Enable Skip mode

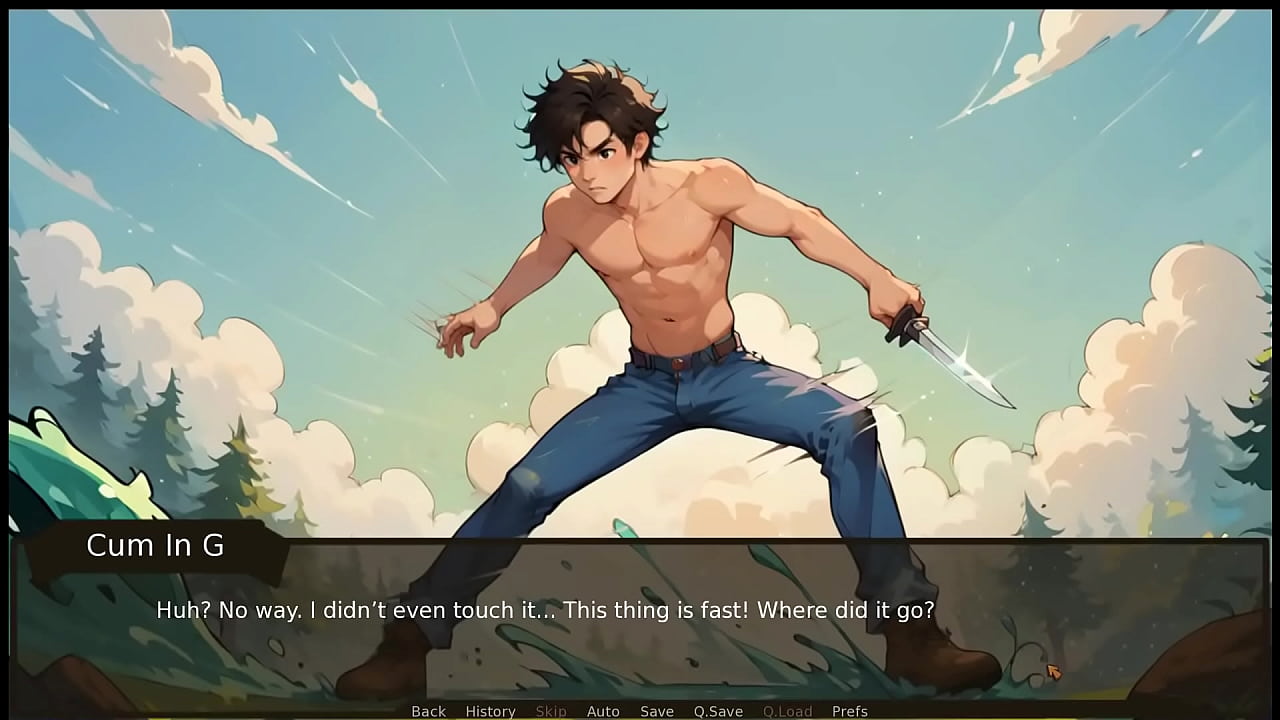551,711
